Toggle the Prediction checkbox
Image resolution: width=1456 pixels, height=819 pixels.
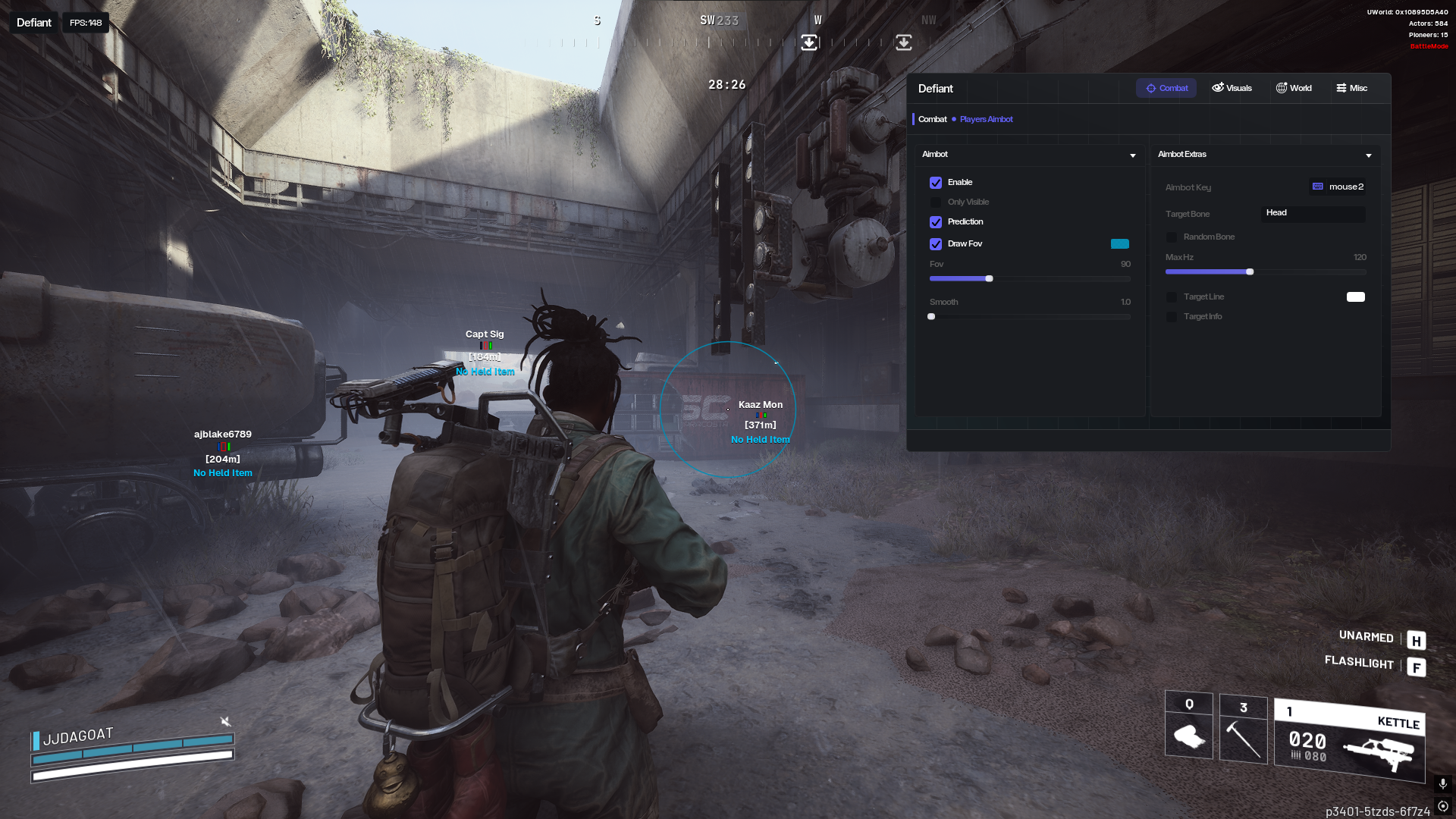tap(936, 222)
